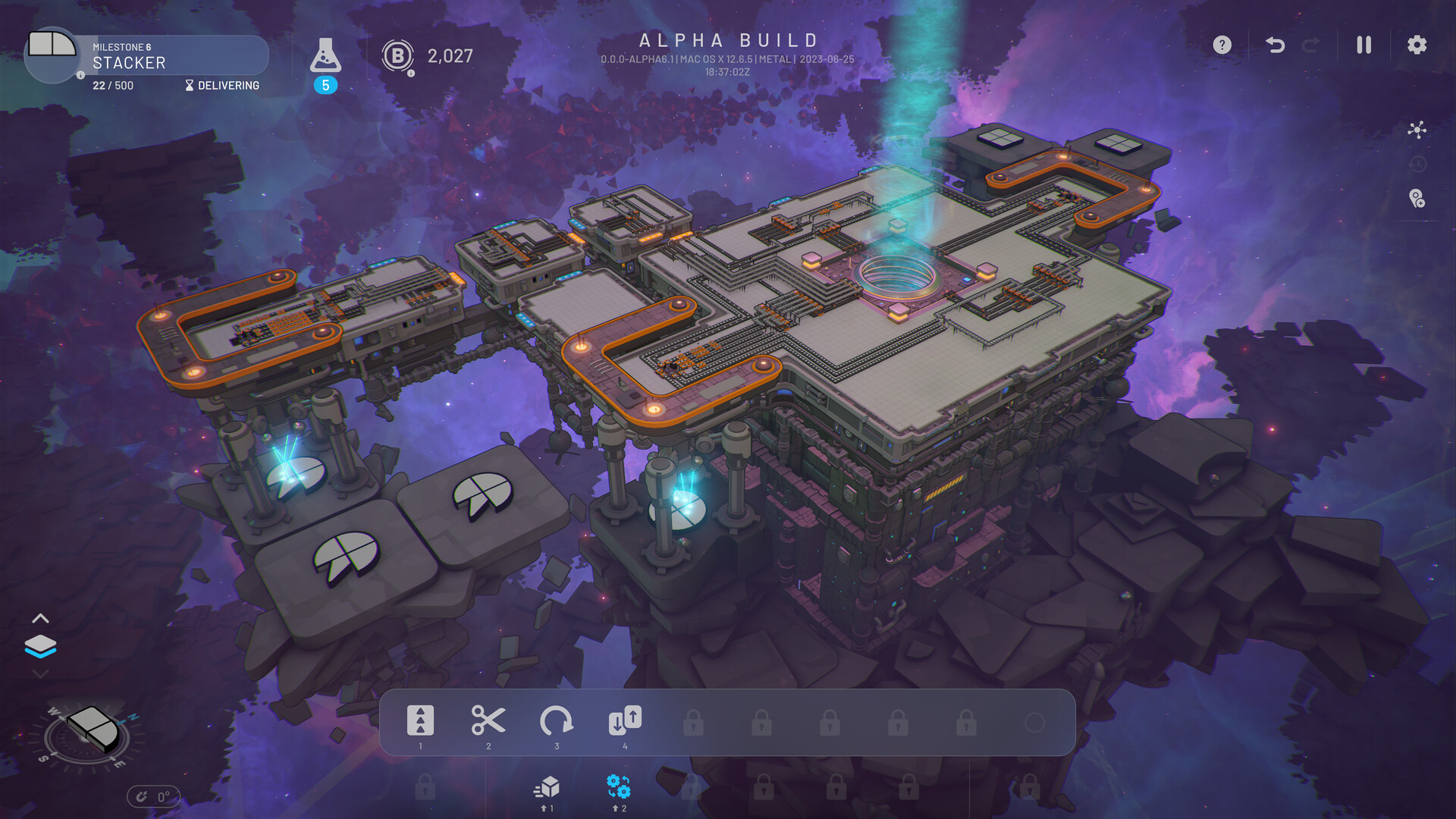
Task: Pause the game with the pause icon
Action: (x=1363, y=45)
